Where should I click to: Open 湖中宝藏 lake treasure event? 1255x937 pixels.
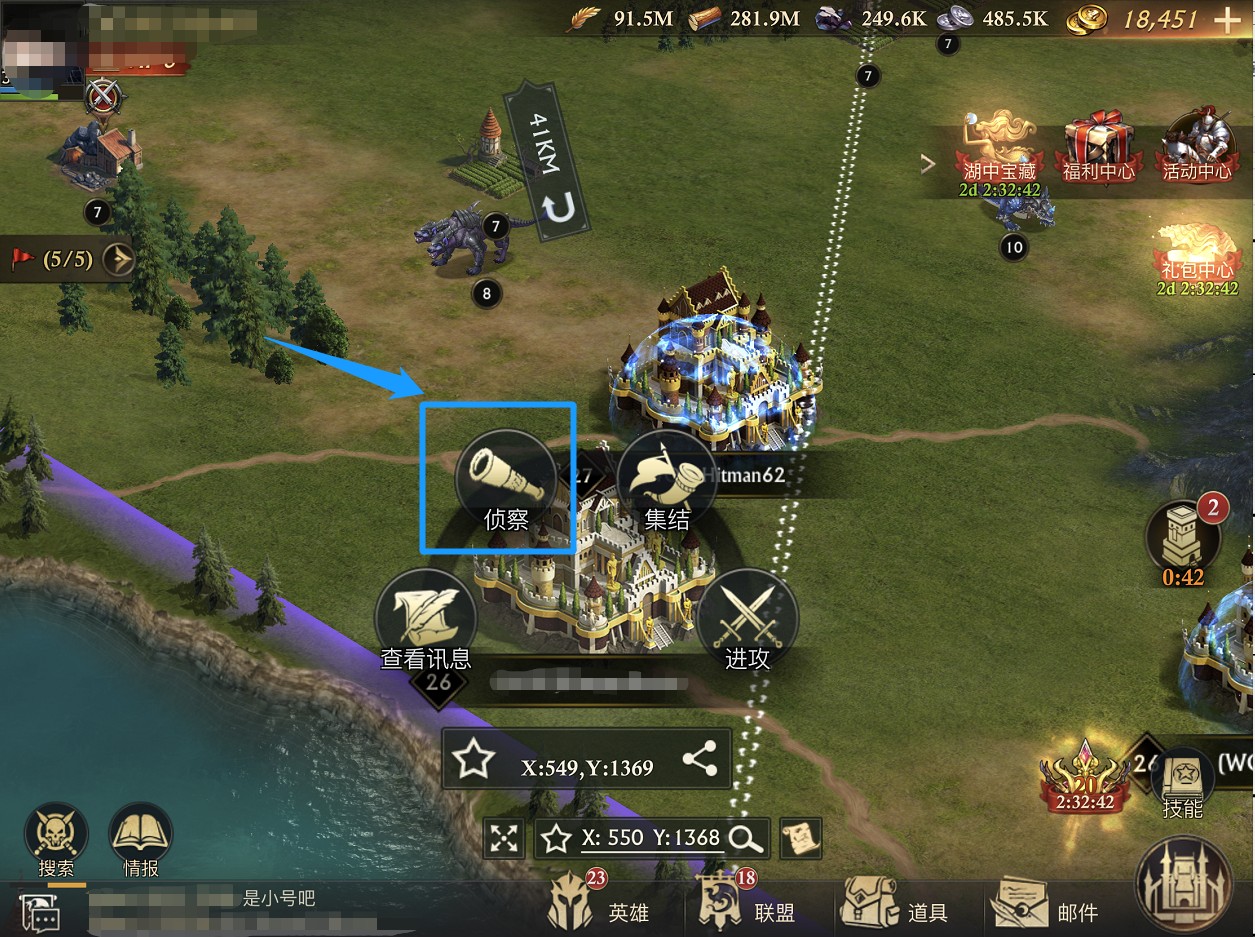(x=1002, y=148)
